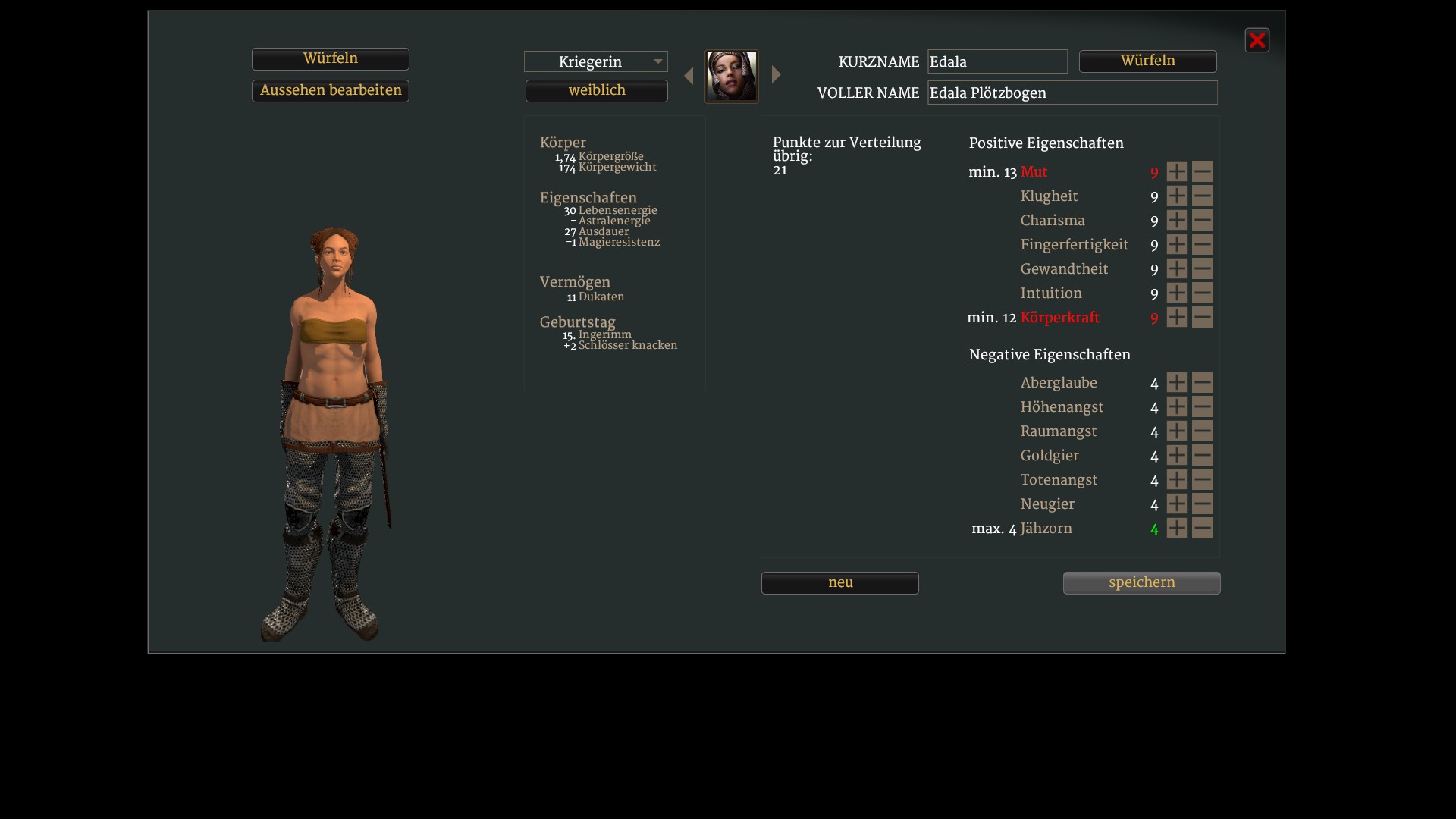Raise Charisma by one point
The image size is (1456, 819).
[x=1176, y=221]
